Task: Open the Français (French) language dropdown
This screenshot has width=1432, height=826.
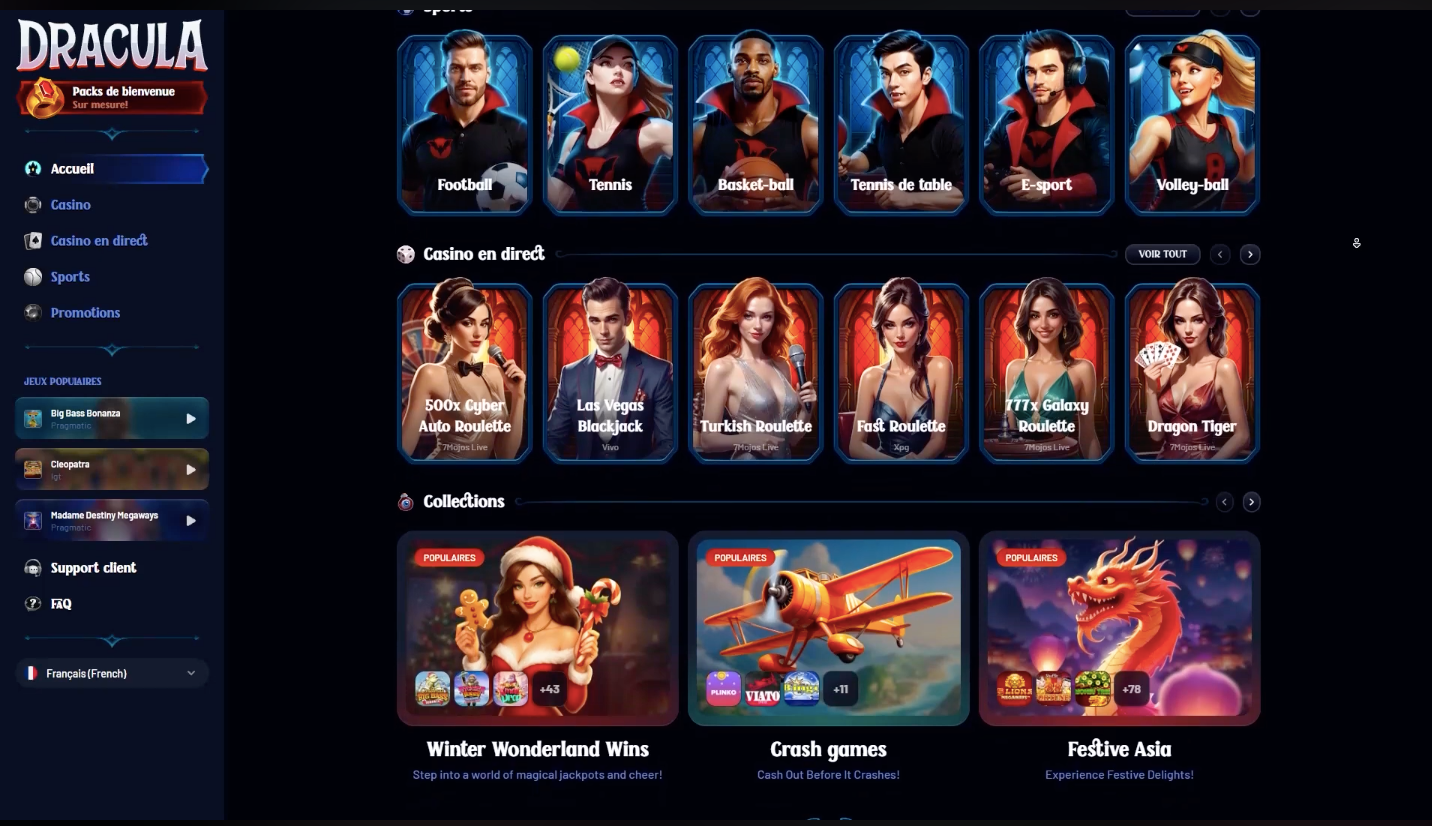Action: pyautogui.click(x=111, y=673)
